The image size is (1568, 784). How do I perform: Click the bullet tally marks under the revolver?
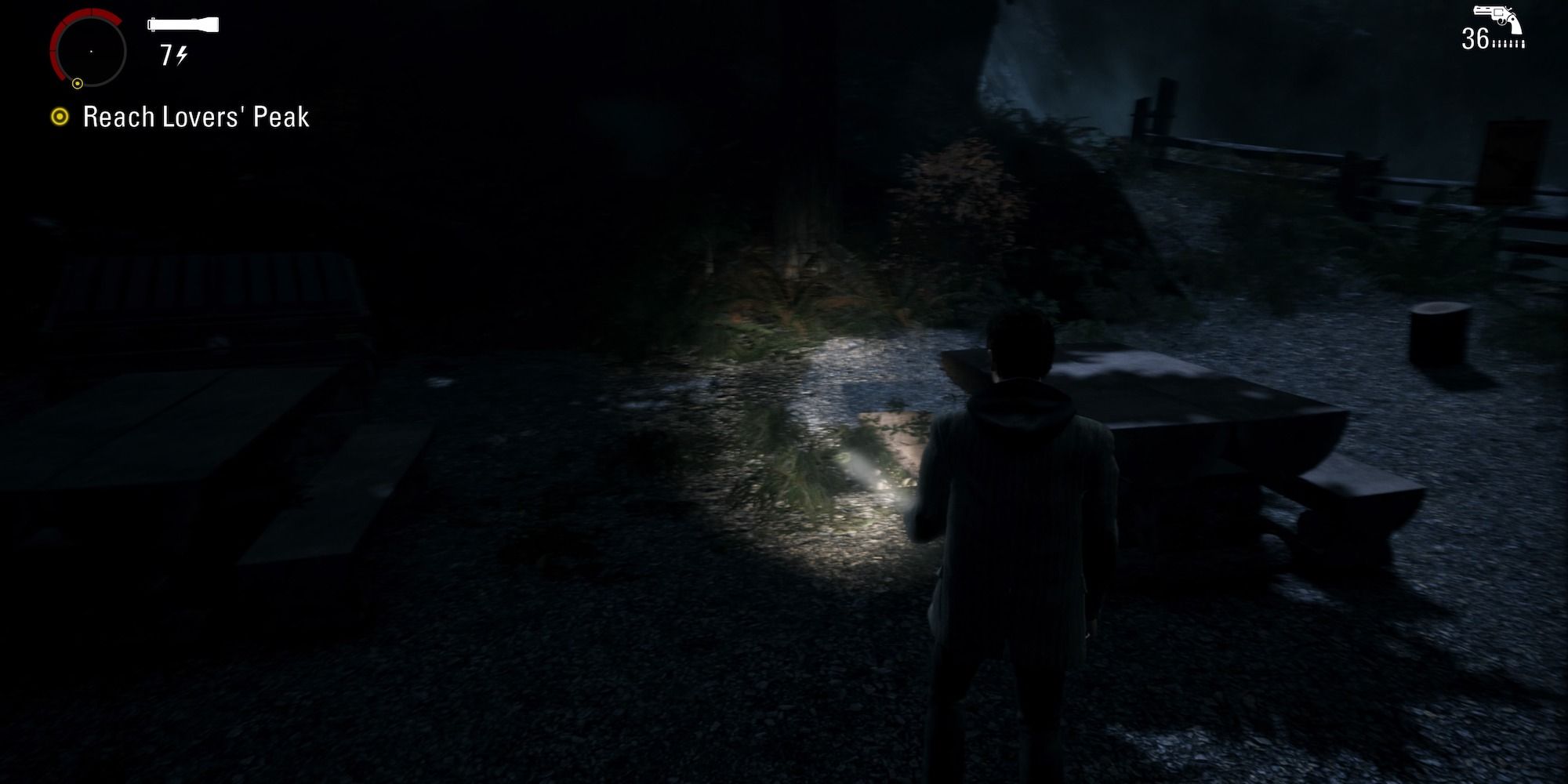(1508, 45)
